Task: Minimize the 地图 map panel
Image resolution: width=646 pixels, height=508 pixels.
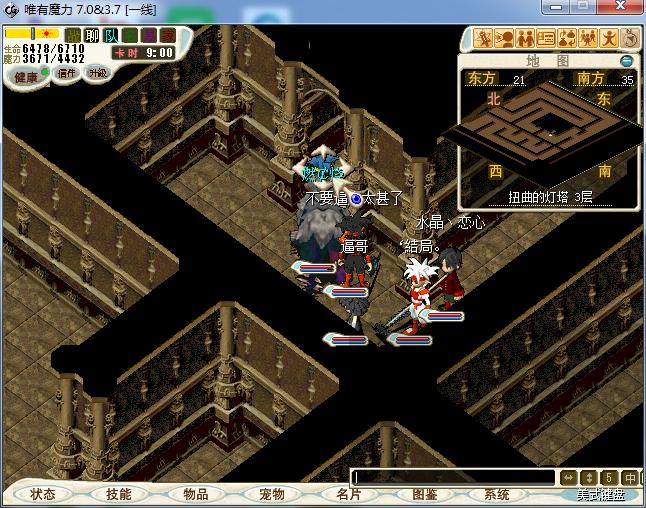Action: [x=626, y=60]
